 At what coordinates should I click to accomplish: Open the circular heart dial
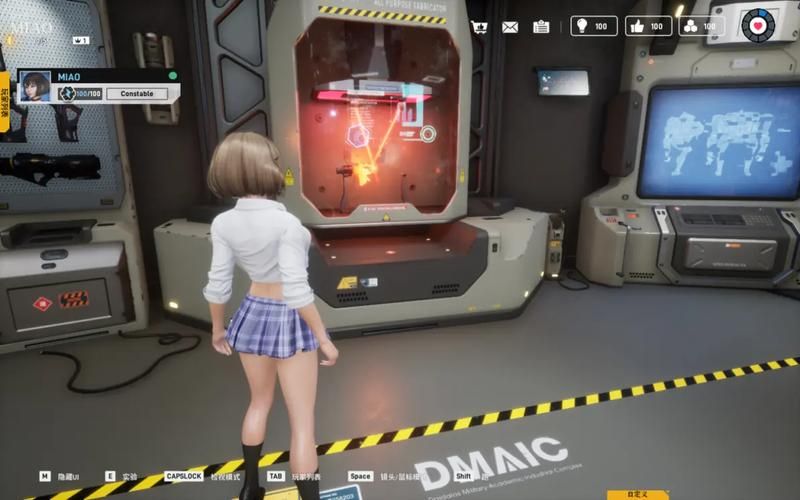click(x=757, y=24)
